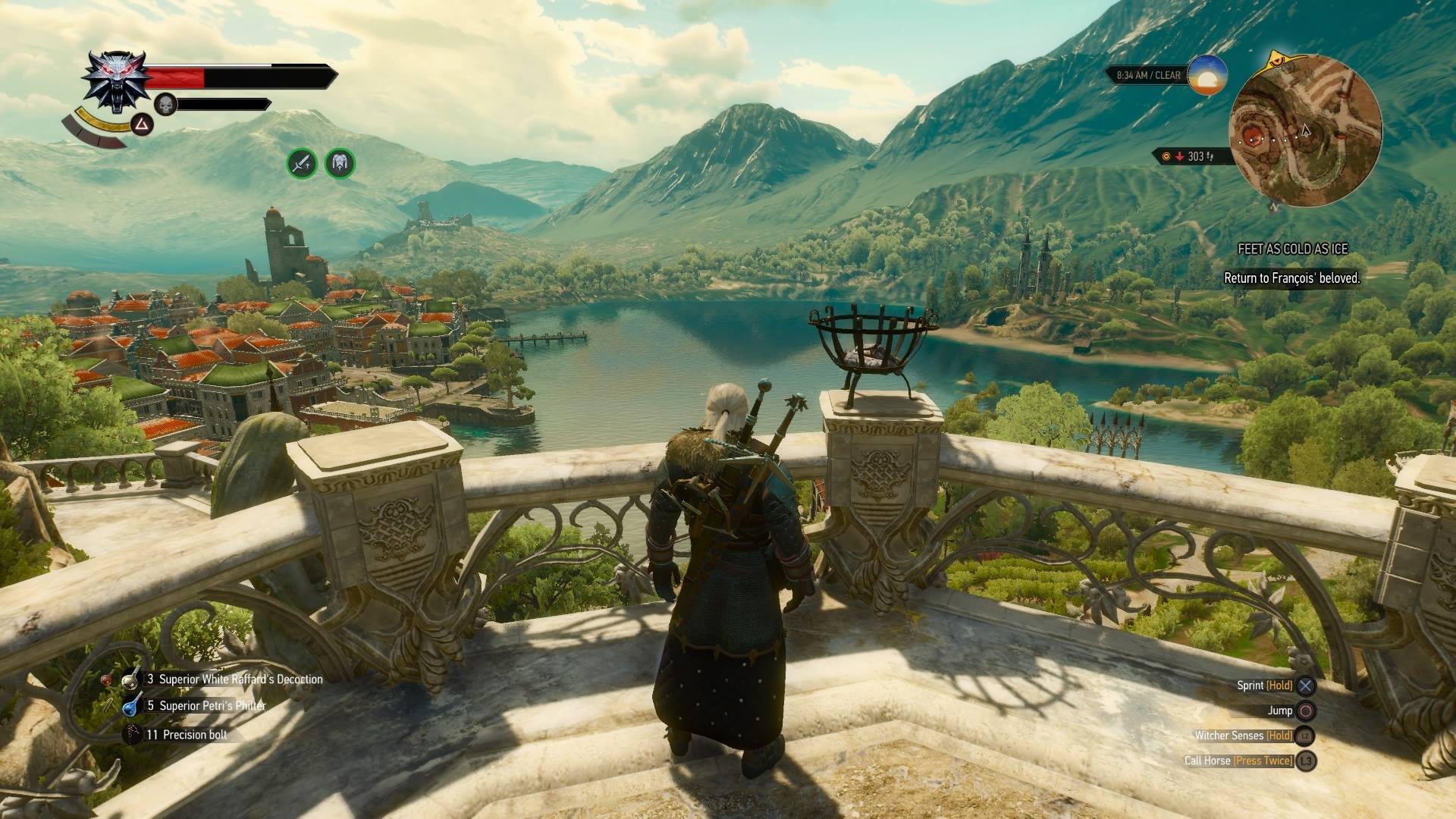The height and width of the screenshot is (819, 1456).
Task: Select the wolf medallion icon
Action: click(x=113, y=82)
